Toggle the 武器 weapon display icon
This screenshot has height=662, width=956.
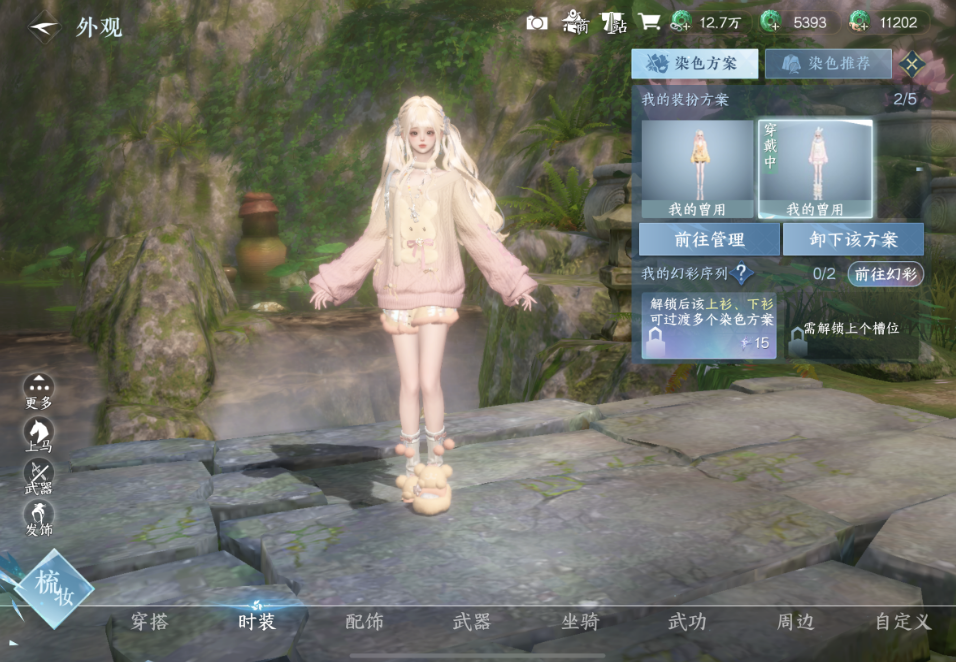point(39,476)
